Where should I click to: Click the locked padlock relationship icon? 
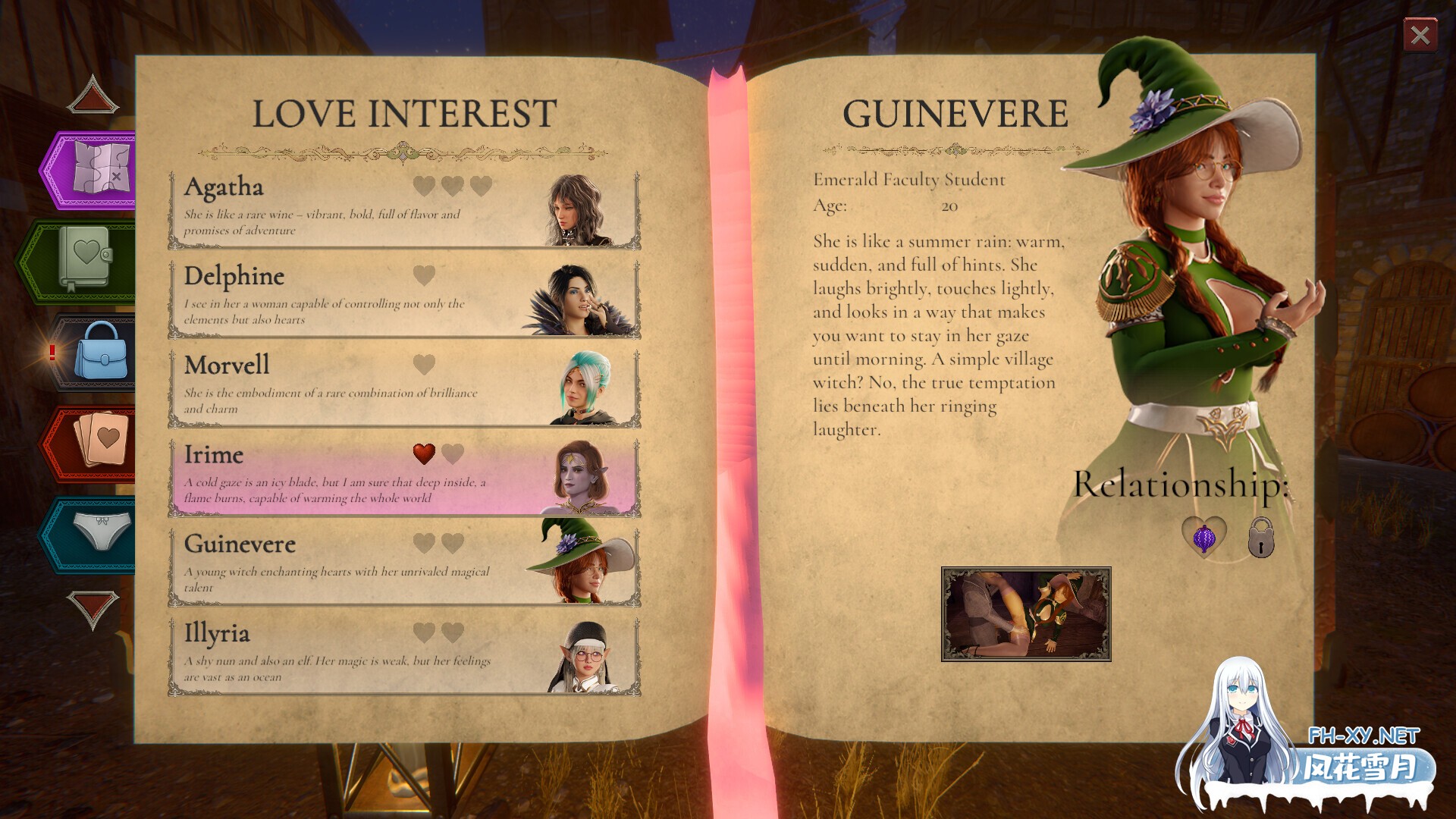point(1260,538)
